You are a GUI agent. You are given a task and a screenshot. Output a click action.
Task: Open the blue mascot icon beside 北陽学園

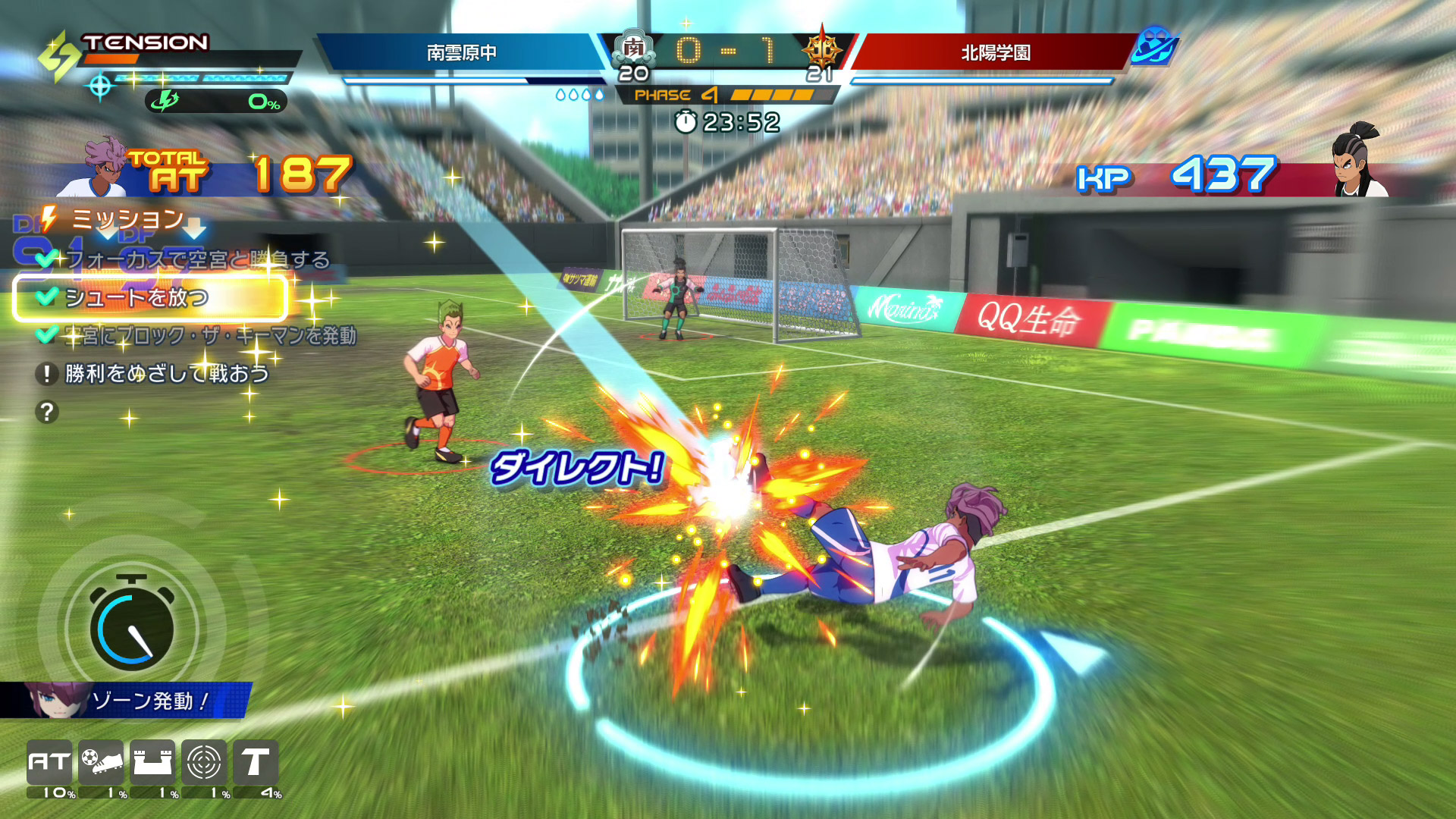point(1154,47)
